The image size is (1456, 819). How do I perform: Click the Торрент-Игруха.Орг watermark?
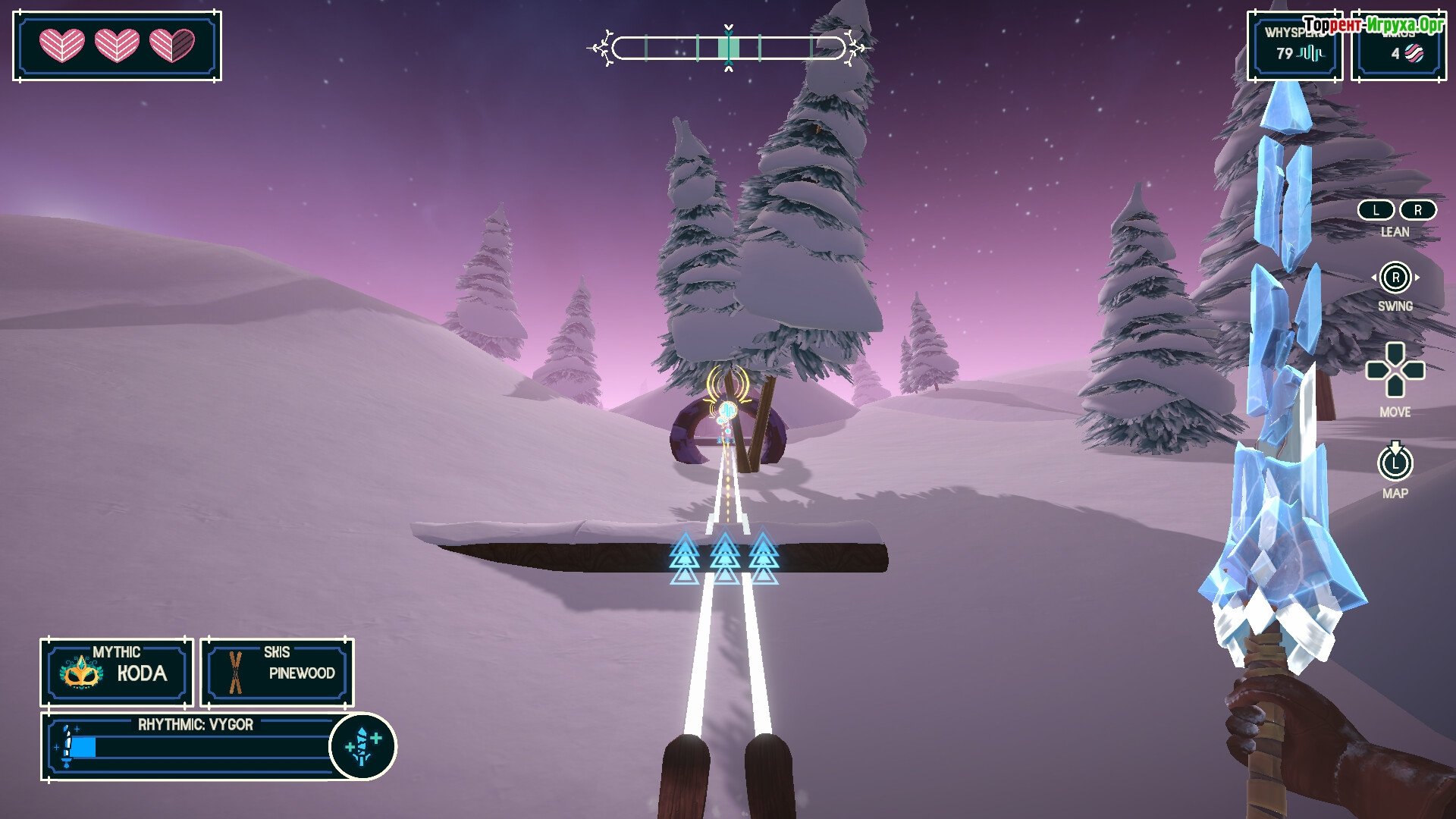tap(1373, 25)
